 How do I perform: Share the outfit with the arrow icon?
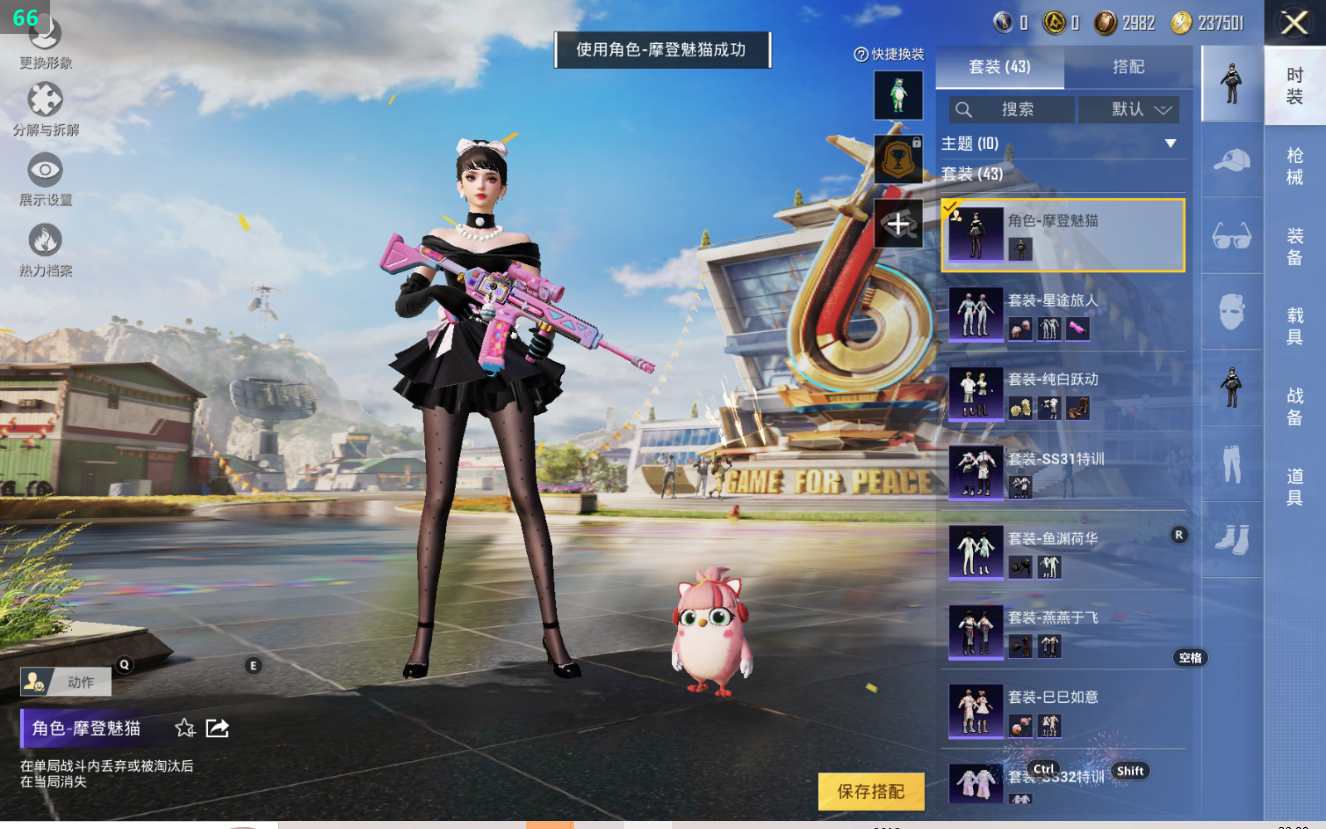point(217,728)
